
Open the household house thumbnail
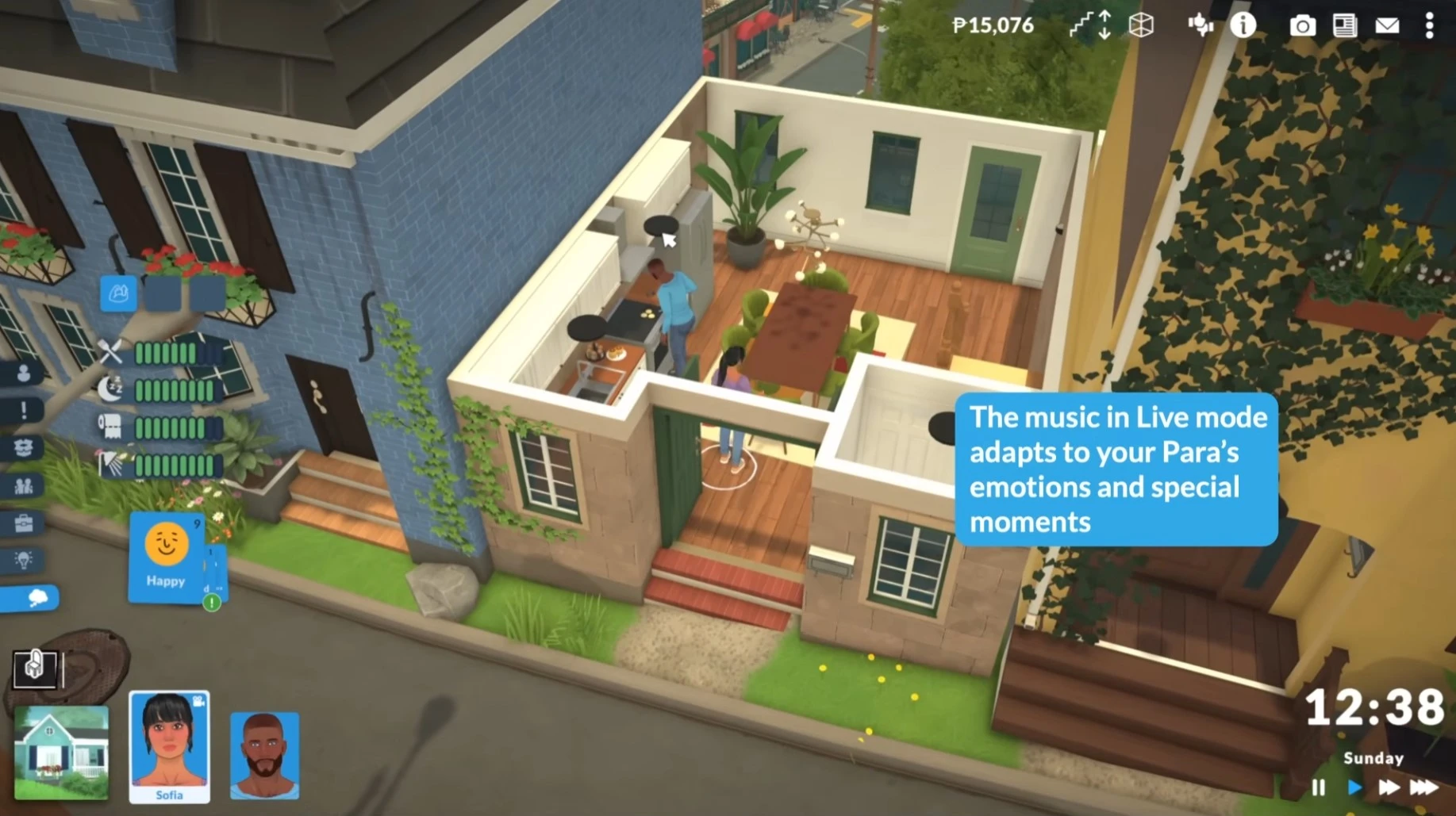coord(61,752)
